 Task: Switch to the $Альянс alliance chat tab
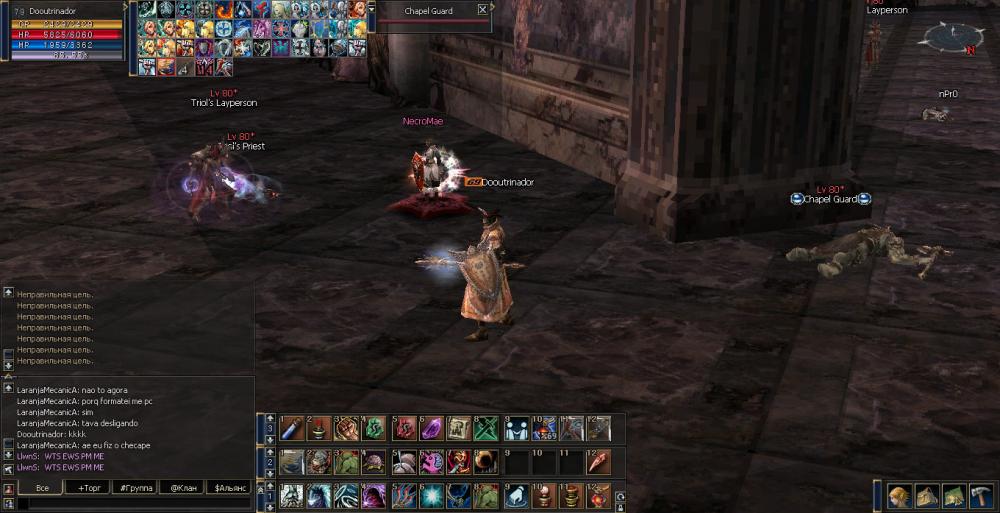tap(229, 487)
